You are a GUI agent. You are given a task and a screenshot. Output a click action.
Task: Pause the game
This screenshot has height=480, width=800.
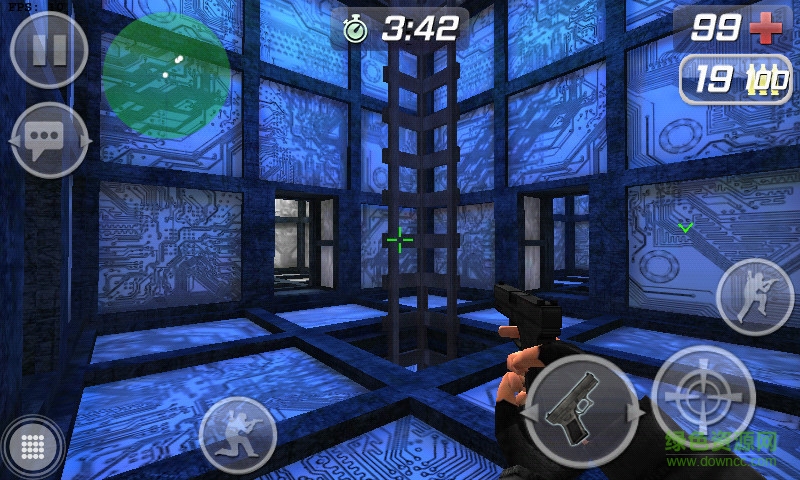pyautogui.click(x=49, y=50)
